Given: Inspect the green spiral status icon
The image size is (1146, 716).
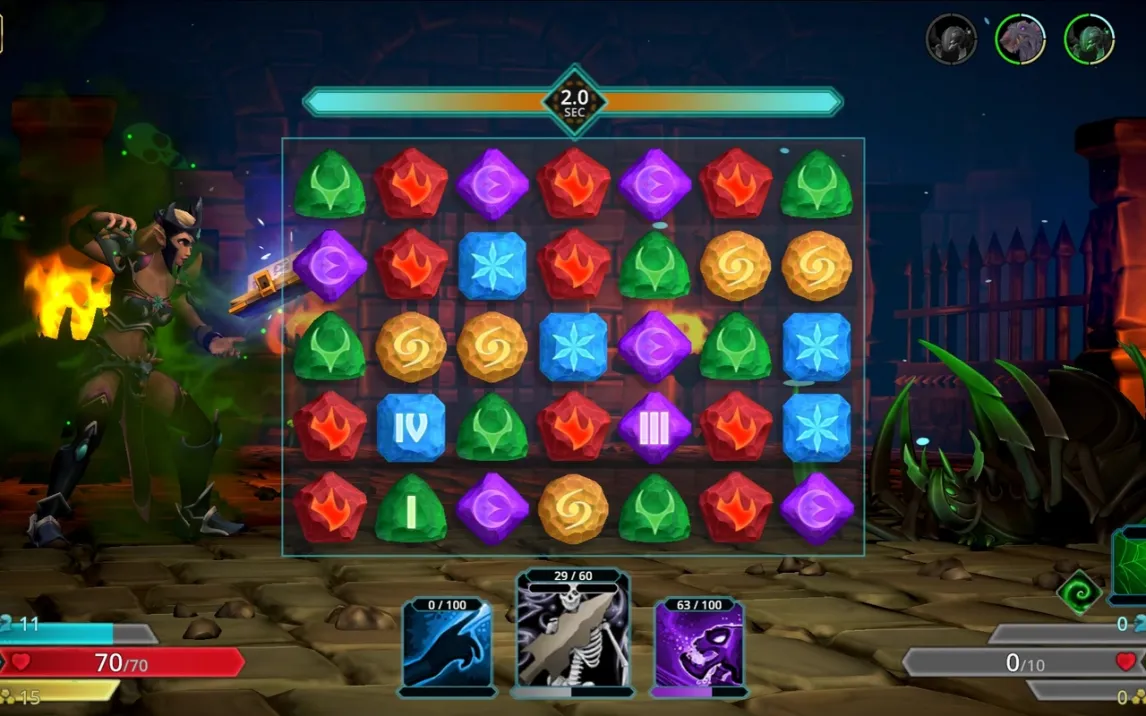Looking at the screenshot, I should click(1080, 592).
